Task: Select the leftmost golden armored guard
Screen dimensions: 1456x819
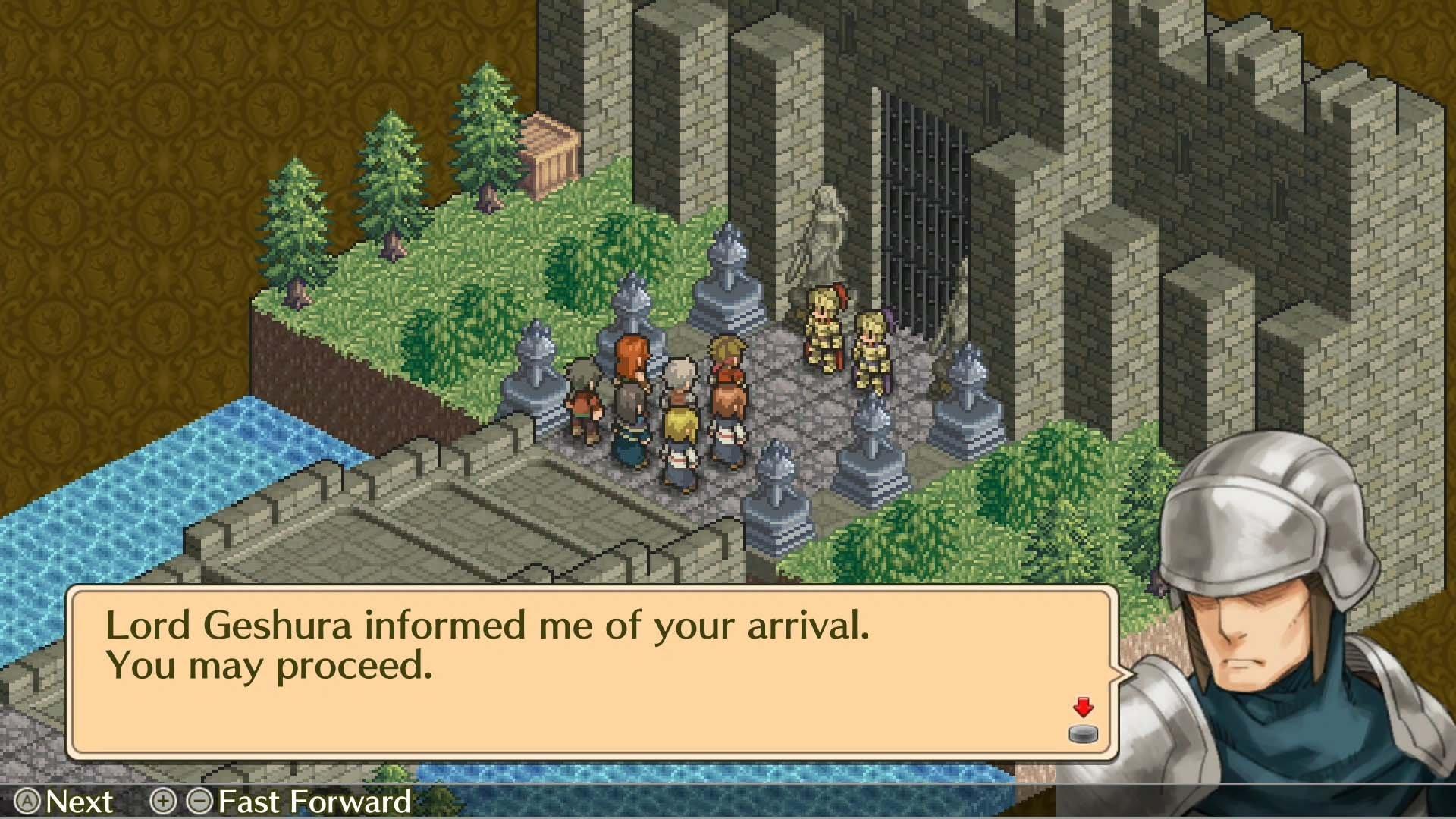Action: [x=824, y=326]
